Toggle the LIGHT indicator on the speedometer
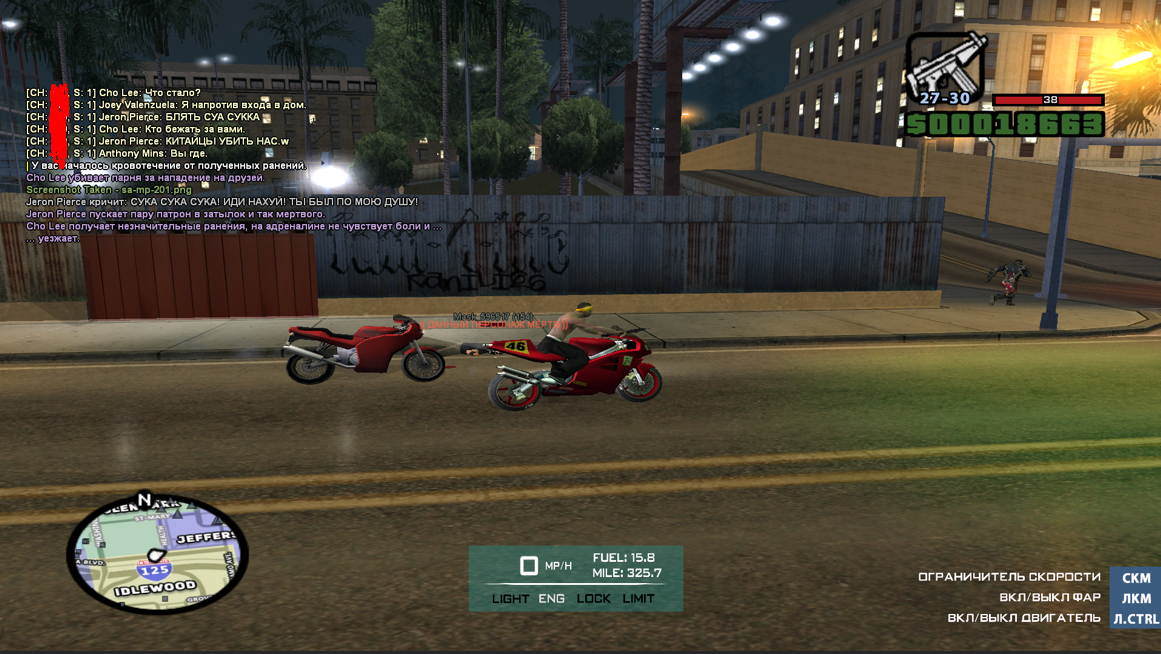Screen dimensions: 1161x654 click(510, 598)
